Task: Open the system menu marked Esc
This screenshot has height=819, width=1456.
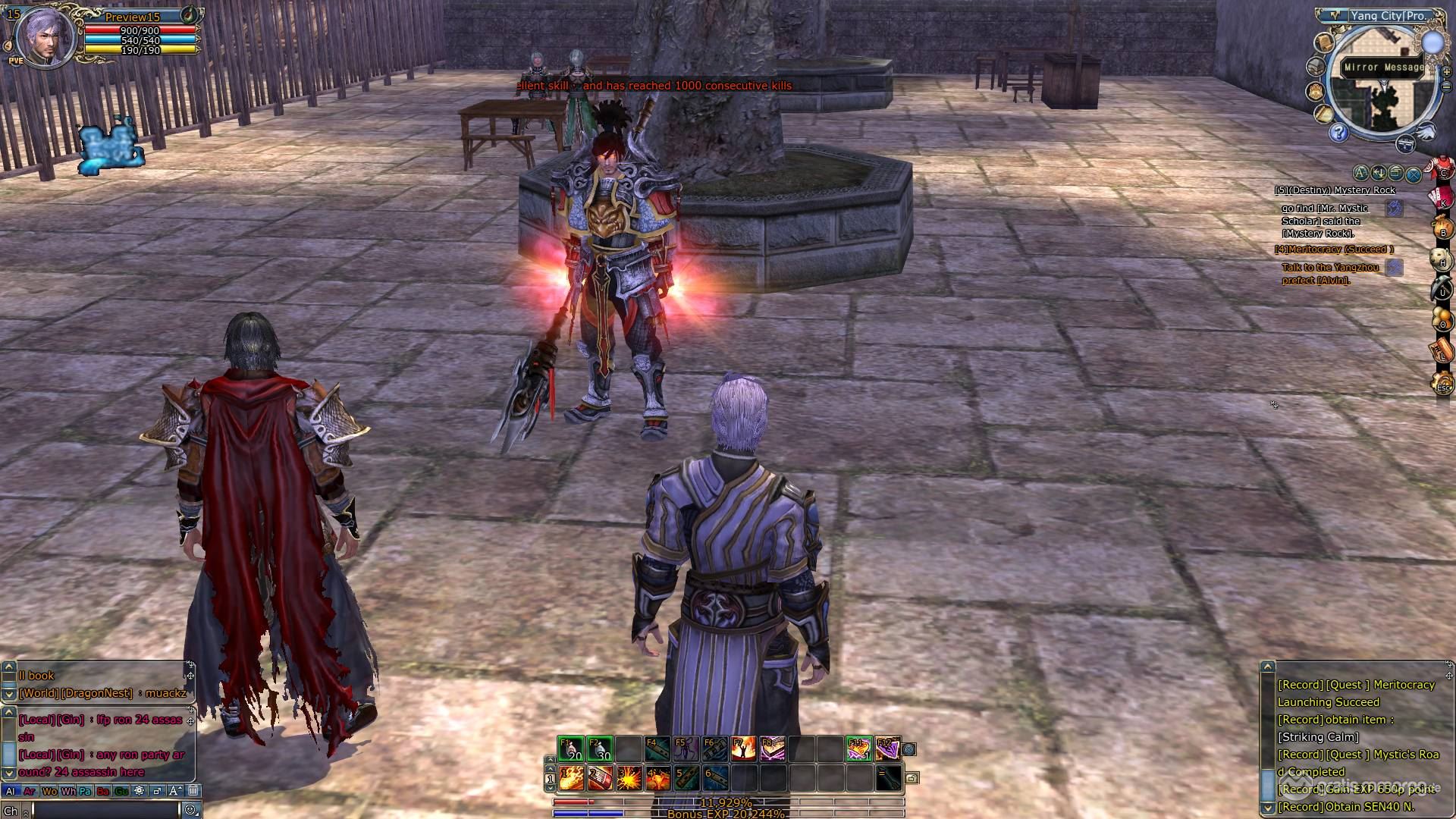Action: click(x=1442, y=385)
